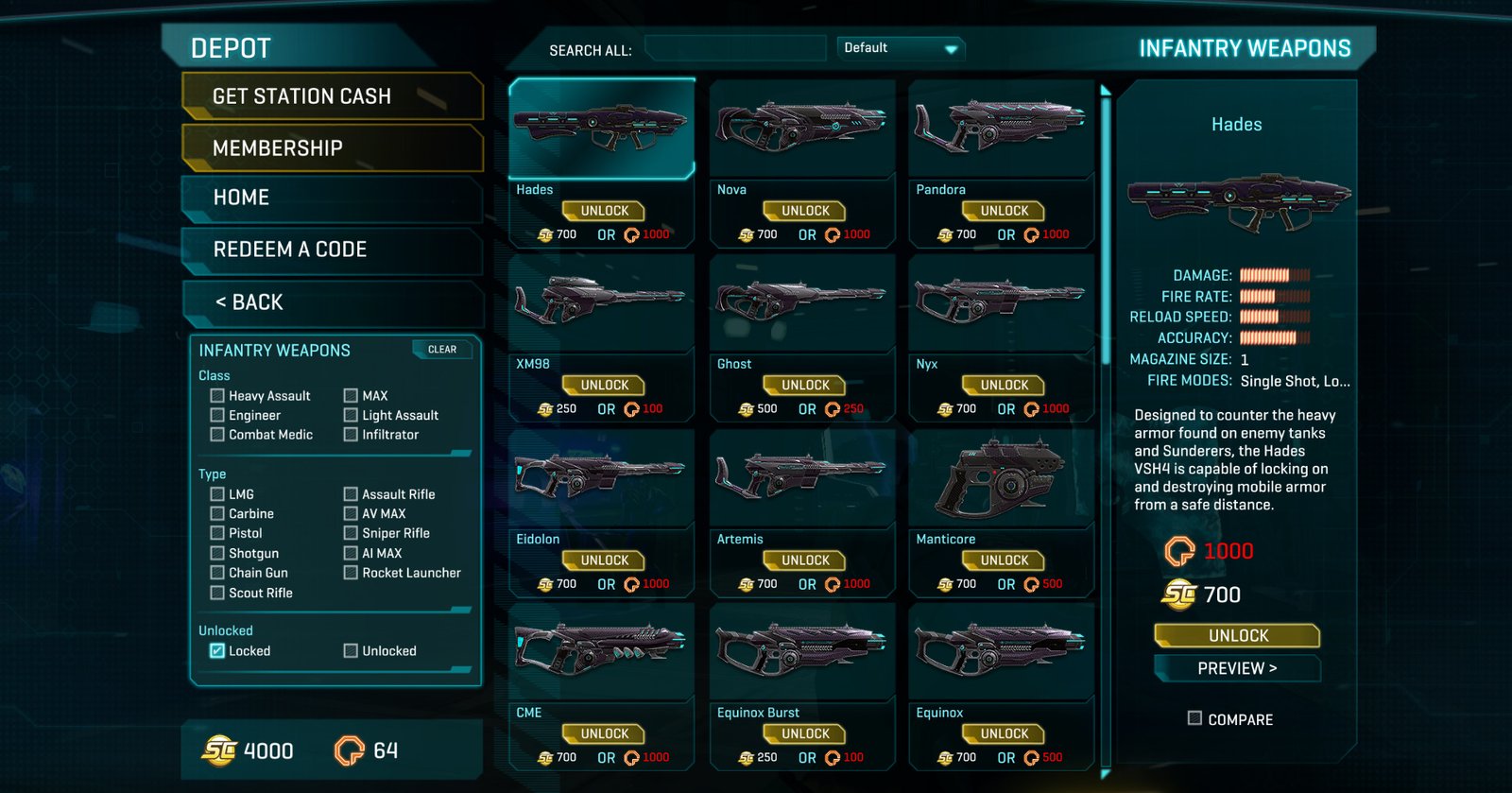
Task: Click into the Search All field
Action: [x=735, y=48]
